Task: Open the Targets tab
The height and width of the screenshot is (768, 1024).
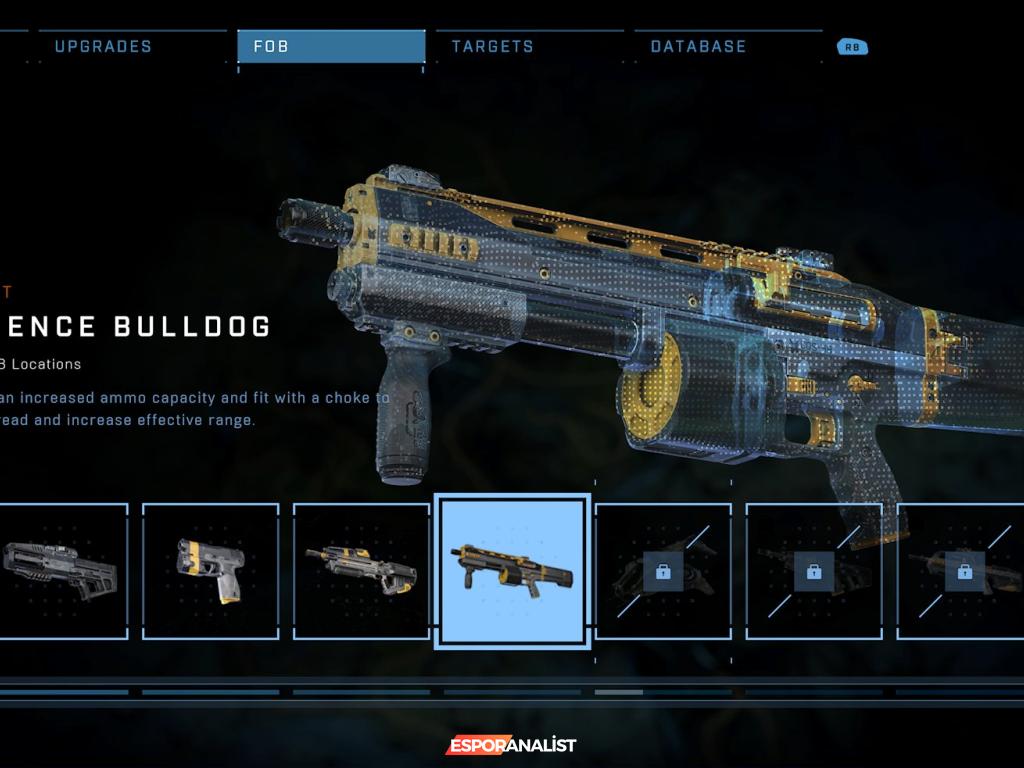Action: (493, 46)
